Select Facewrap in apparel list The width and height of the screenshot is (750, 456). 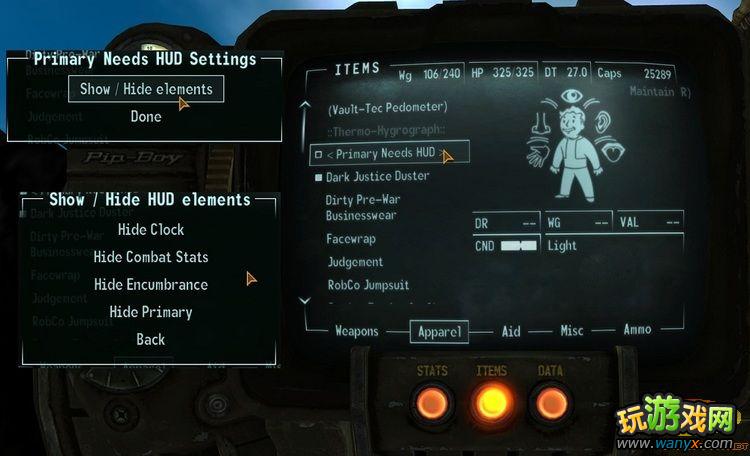tap(350, 239)
